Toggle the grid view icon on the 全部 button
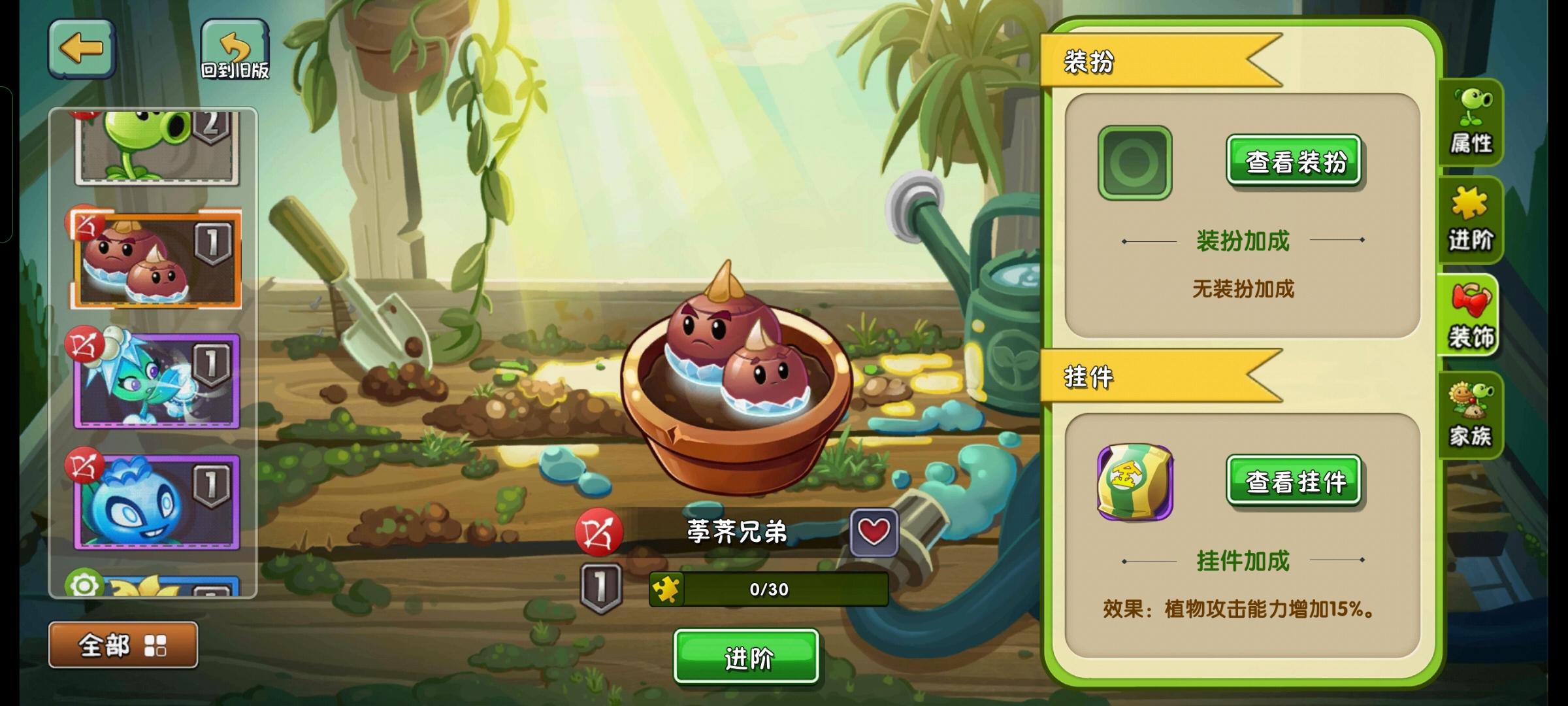 click(155, 644)
